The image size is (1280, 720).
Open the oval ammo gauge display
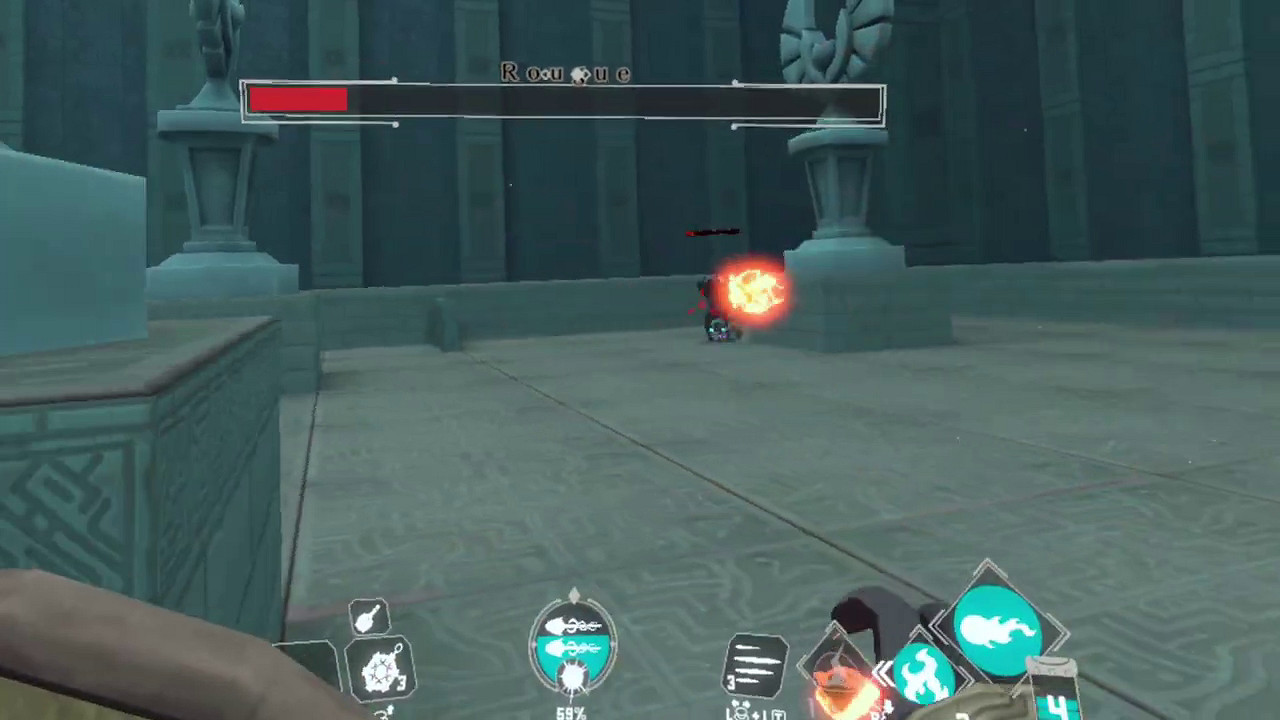point(572,640)
